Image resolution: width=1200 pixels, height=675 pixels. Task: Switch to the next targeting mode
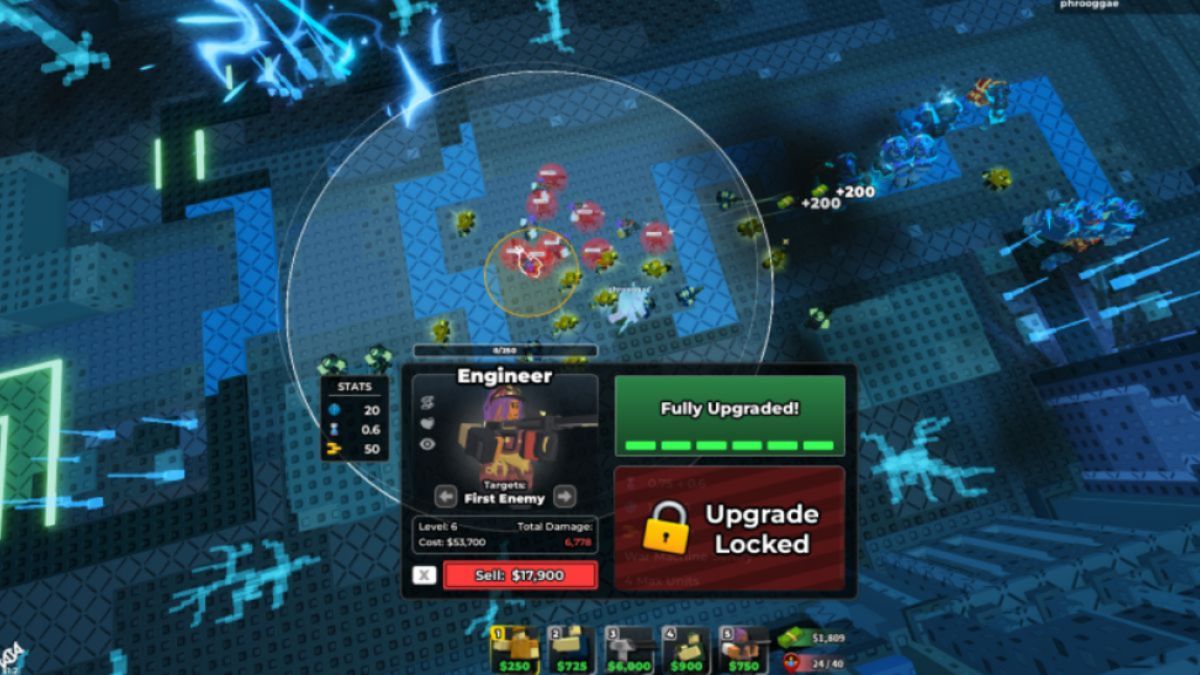point(565,496)
